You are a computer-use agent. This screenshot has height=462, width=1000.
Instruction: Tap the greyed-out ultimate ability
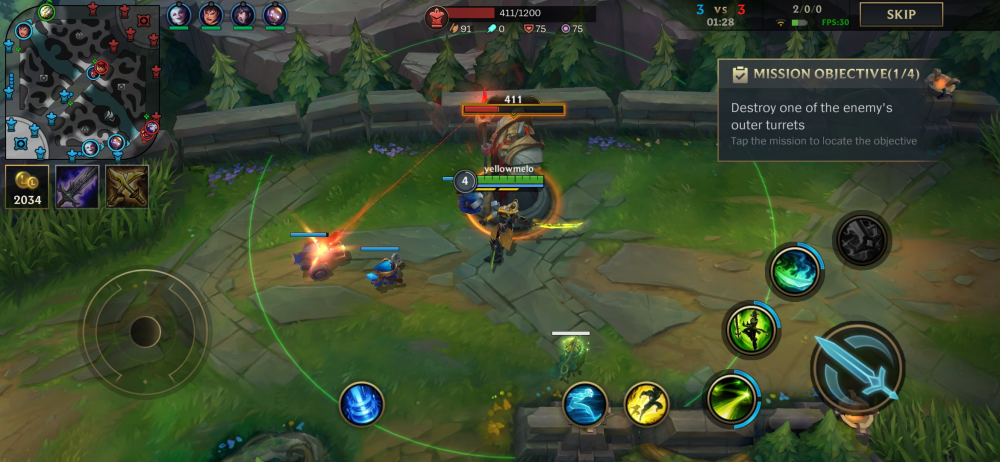point(861,240)
